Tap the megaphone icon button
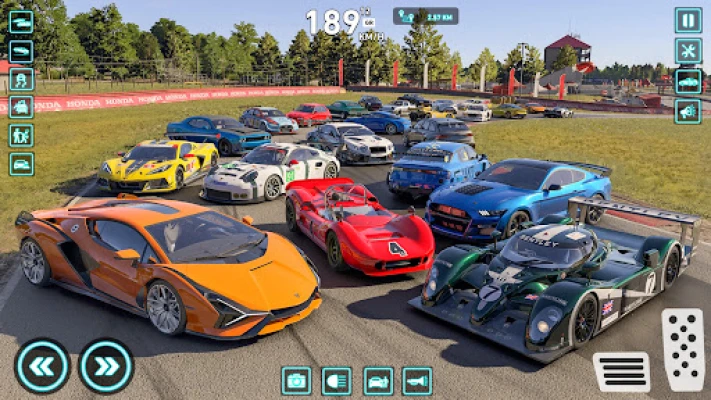The image size is (711, 400). [x=688, y=111]
